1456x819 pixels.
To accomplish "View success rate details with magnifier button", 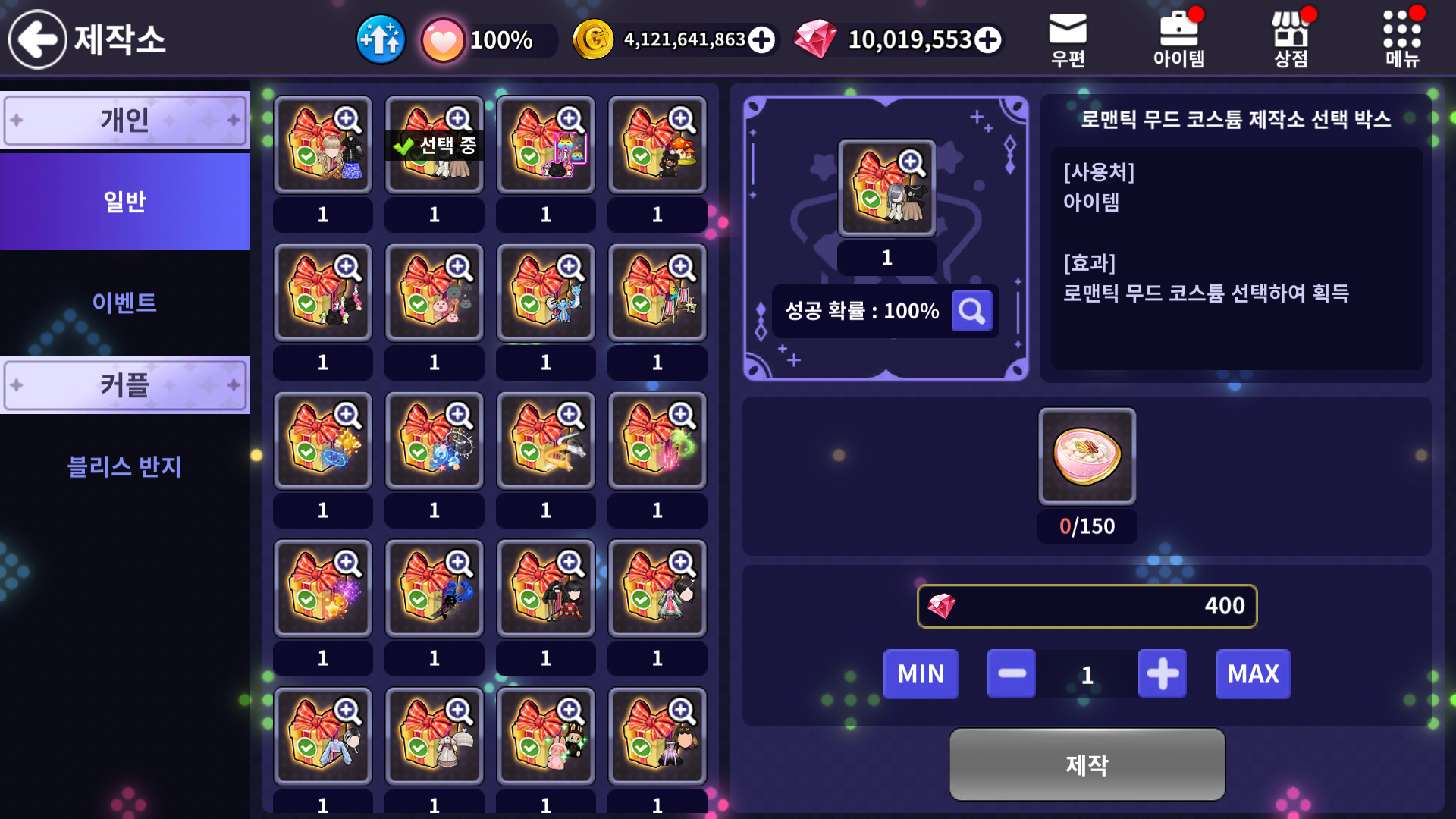I will (x=971, y=311).
